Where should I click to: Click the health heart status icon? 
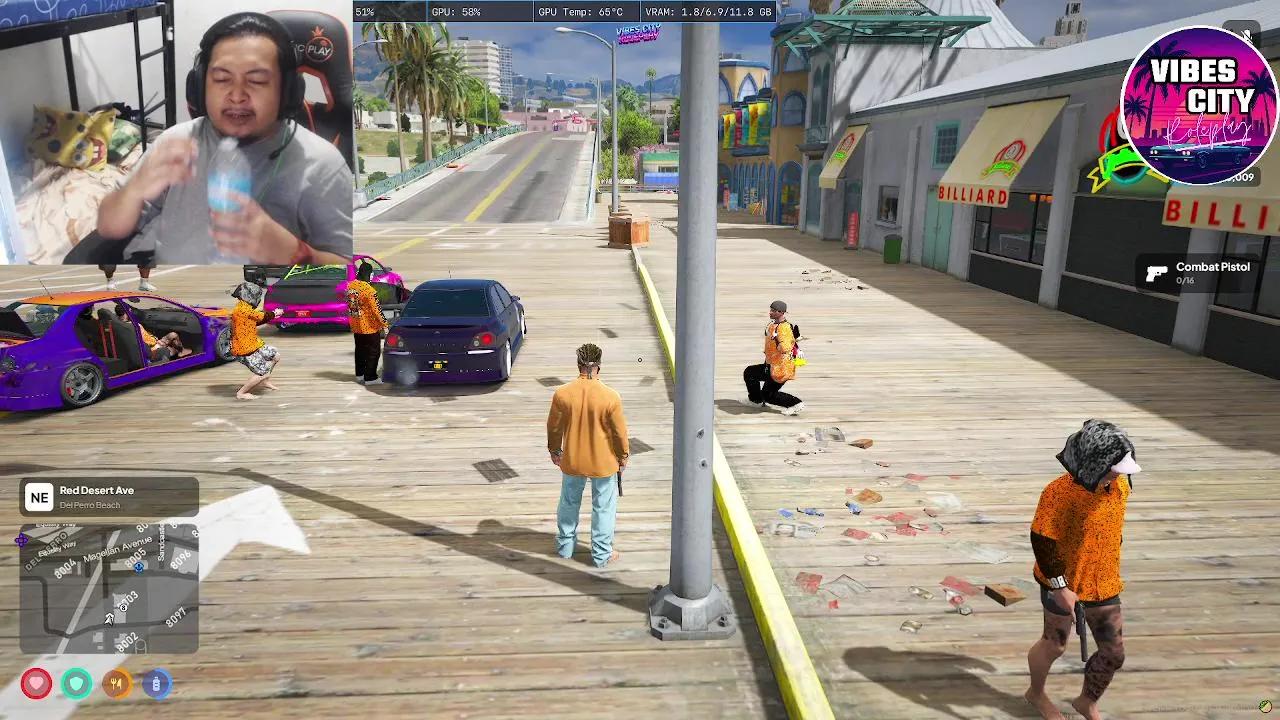(x=34, y=683)
